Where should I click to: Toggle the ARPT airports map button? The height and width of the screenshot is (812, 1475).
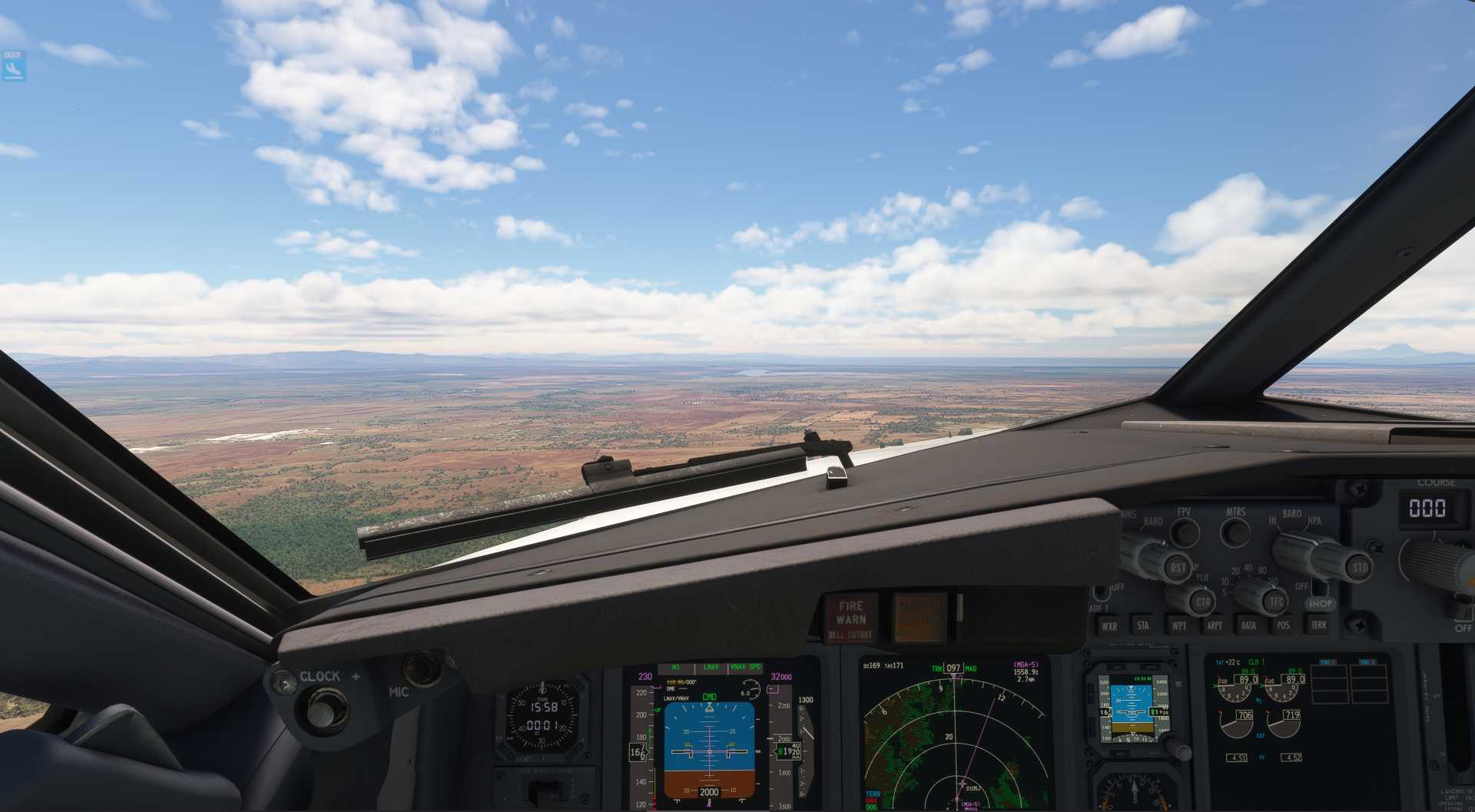click(1214, 625)
